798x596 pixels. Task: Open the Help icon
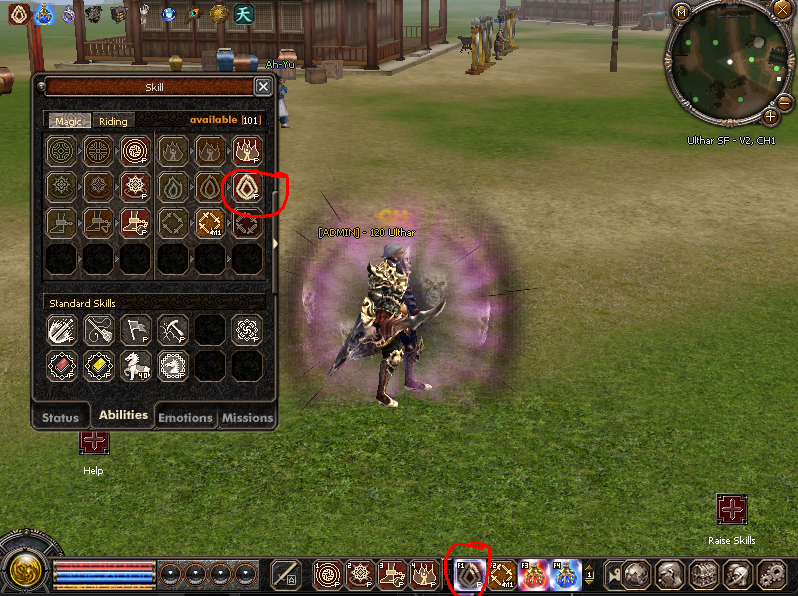pyautogui.click(x=94, y=442)
